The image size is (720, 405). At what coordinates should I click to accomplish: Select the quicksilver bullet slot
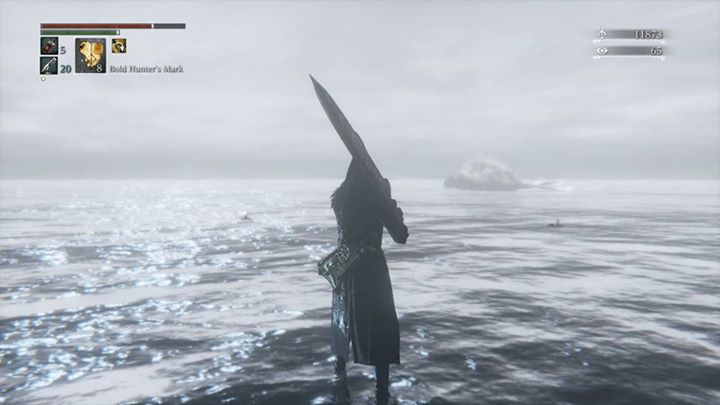pos(49,66)
